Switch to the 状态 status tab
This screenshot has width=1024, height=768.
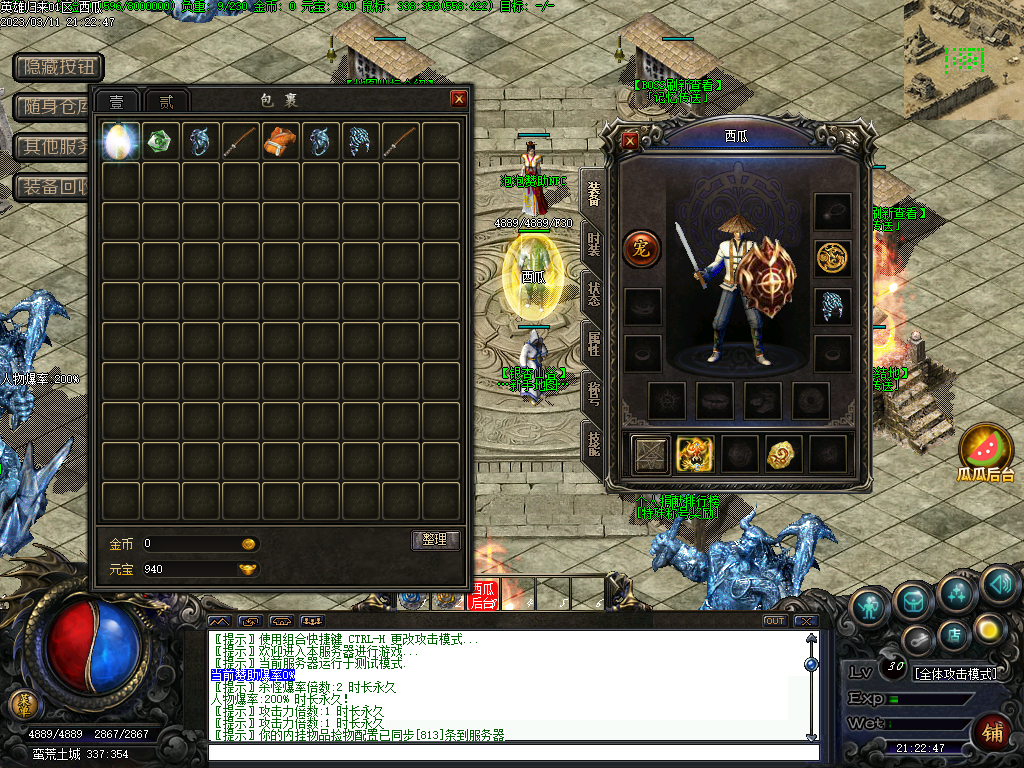594,294
